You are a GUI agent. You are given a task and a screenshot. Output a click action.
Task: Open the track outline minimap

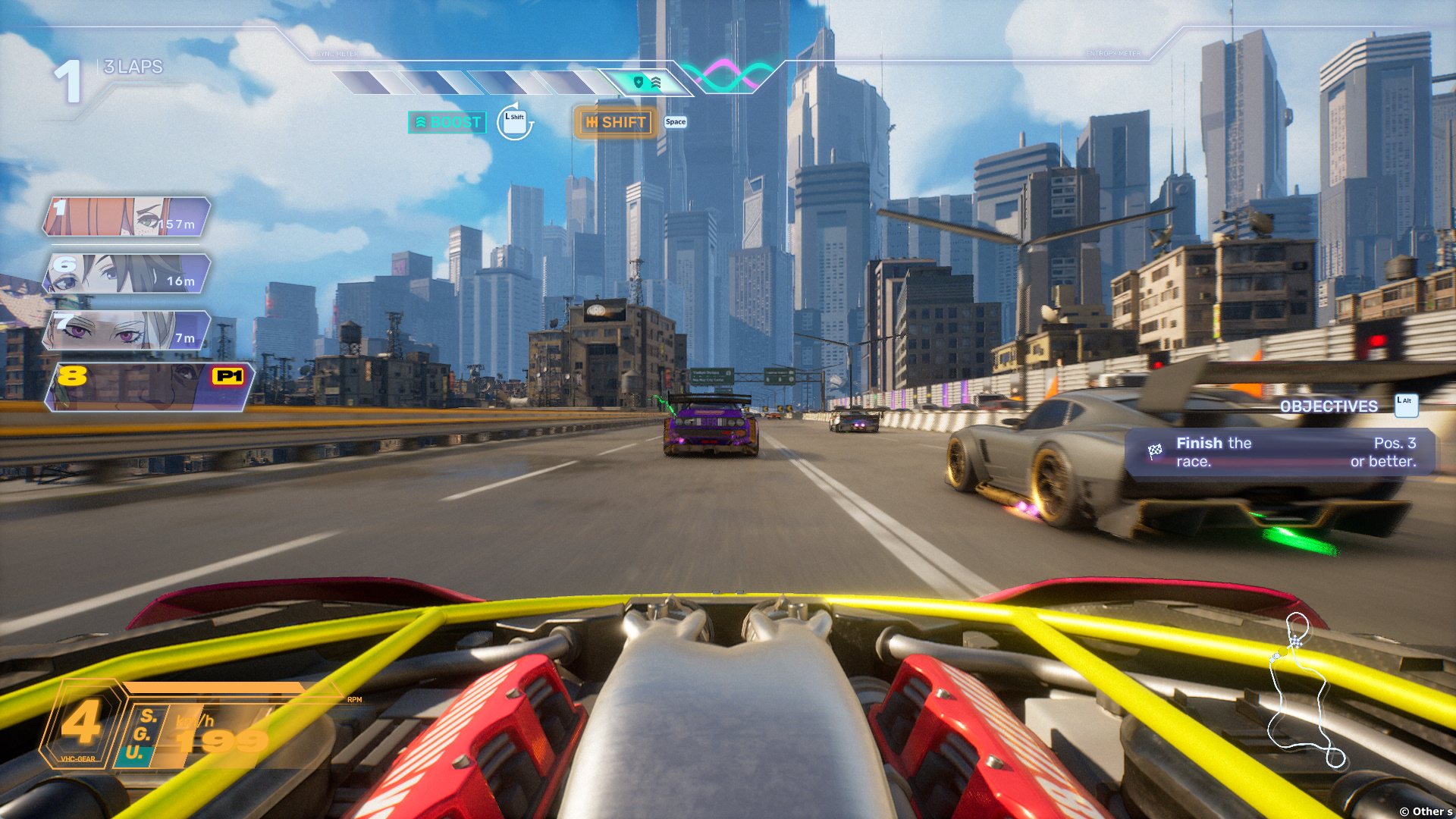[x=1301, y=692]
